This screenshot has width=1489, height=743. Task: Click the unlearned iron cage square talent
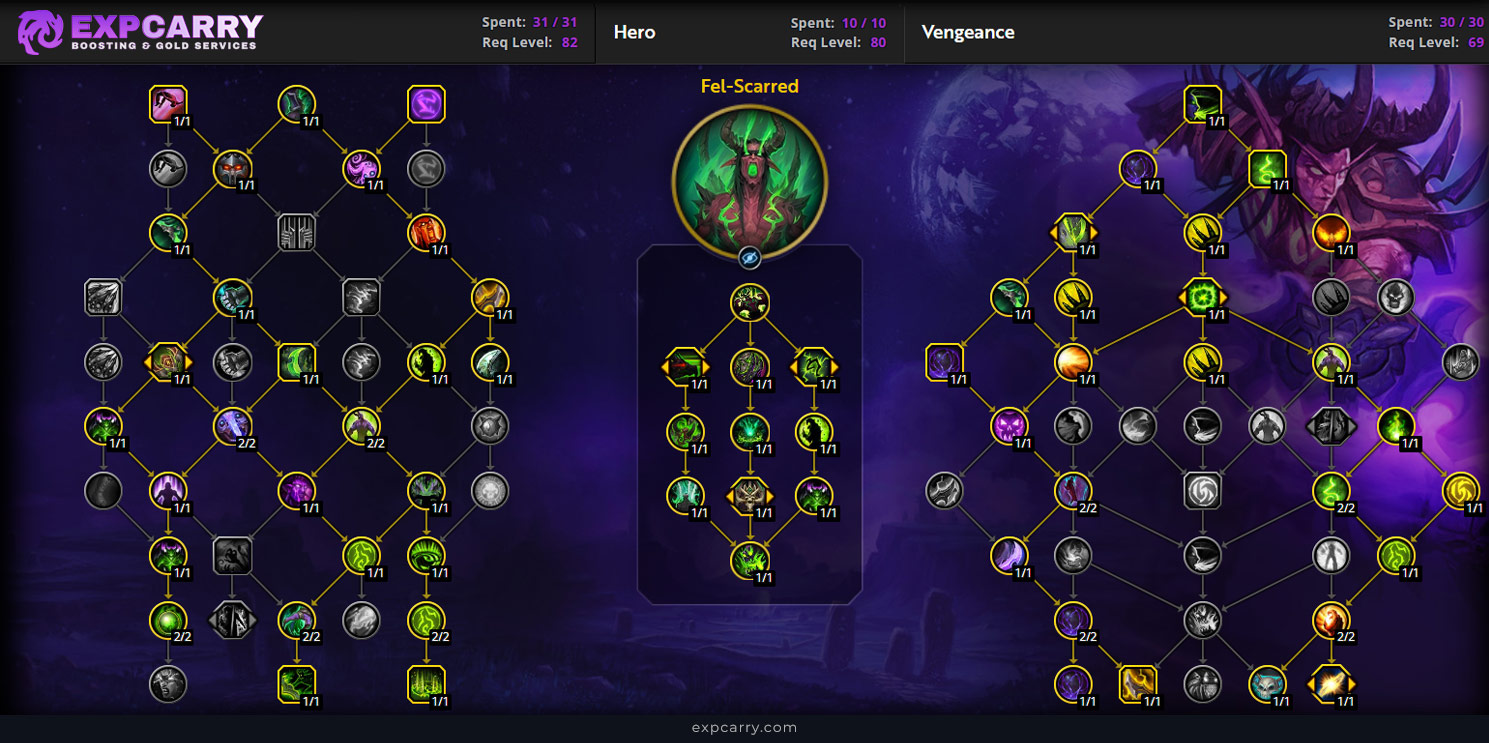[297, 233]
